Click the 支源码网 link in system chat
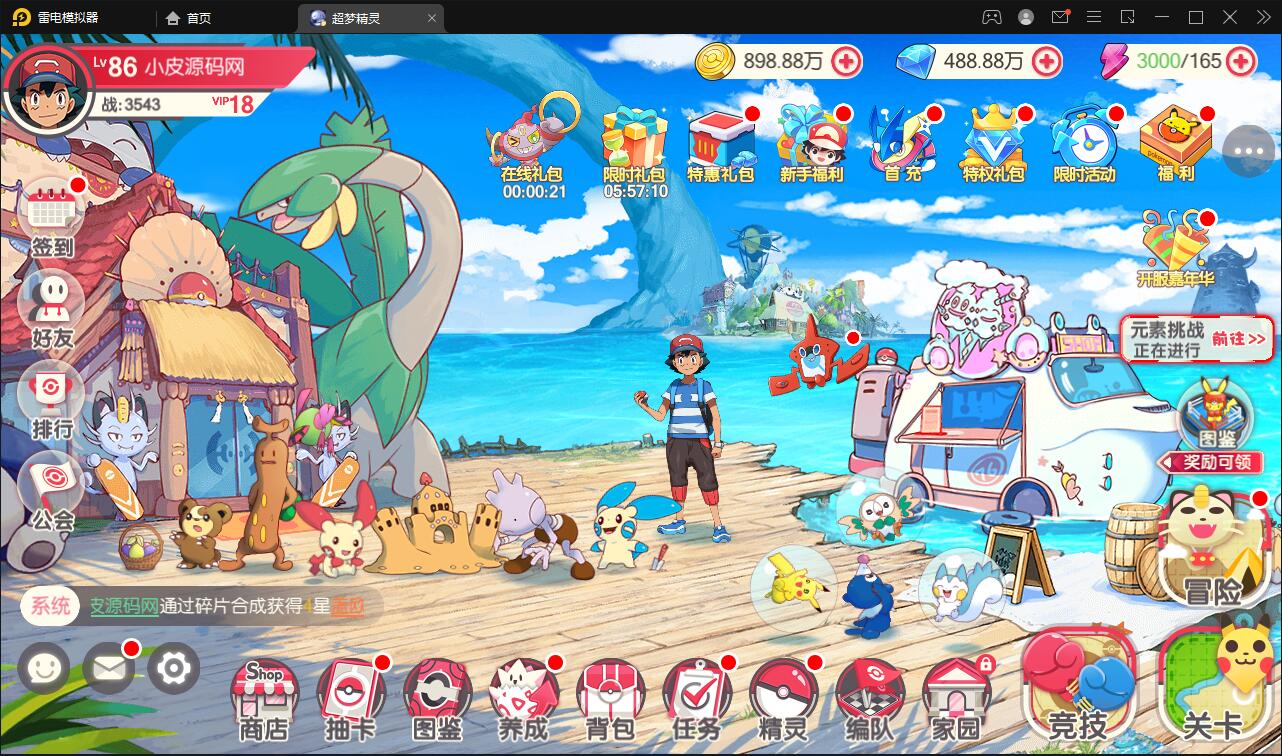1282x756 pixels. (125, 607)
